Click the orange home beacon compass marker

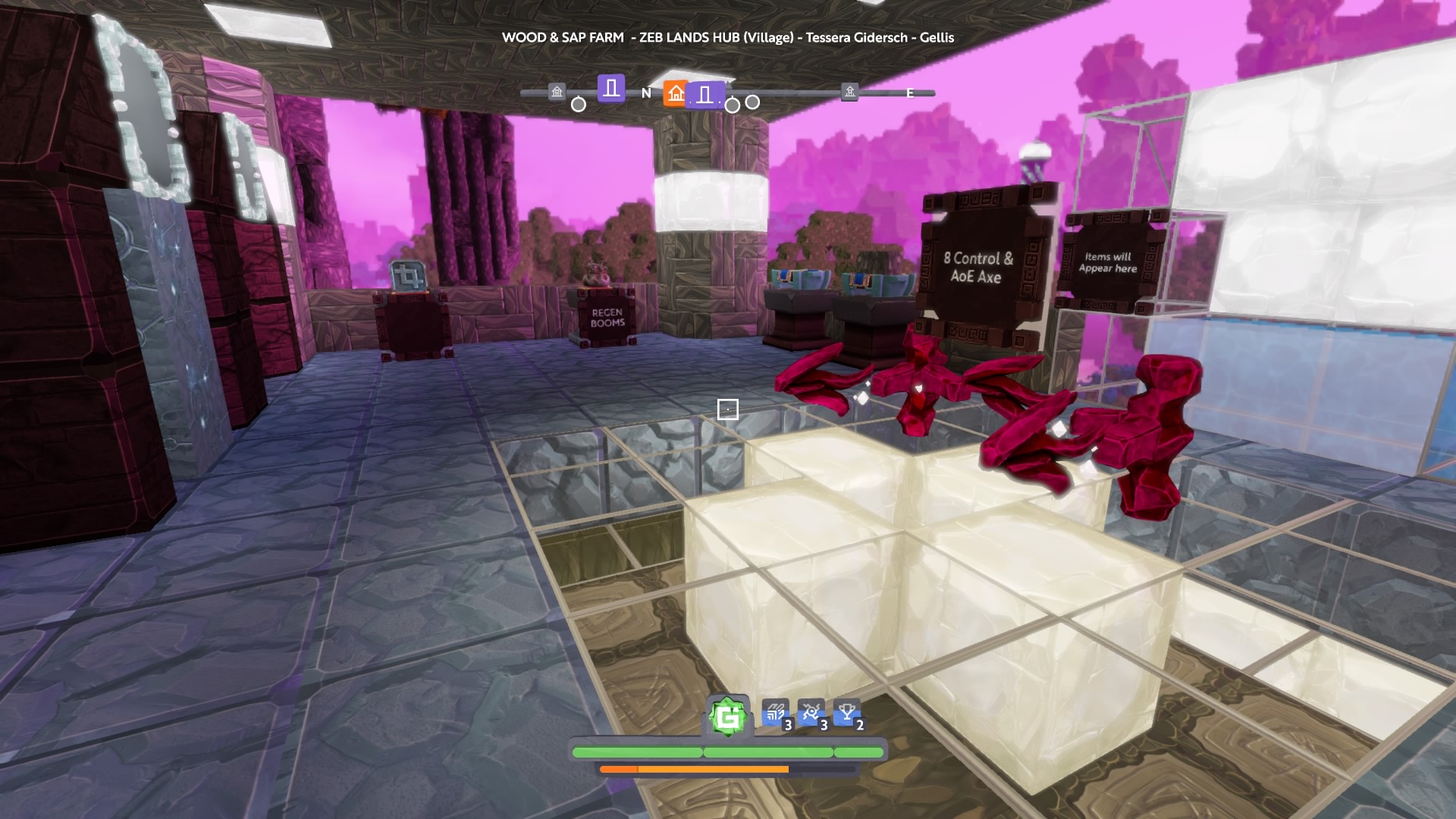click(675, 93)
